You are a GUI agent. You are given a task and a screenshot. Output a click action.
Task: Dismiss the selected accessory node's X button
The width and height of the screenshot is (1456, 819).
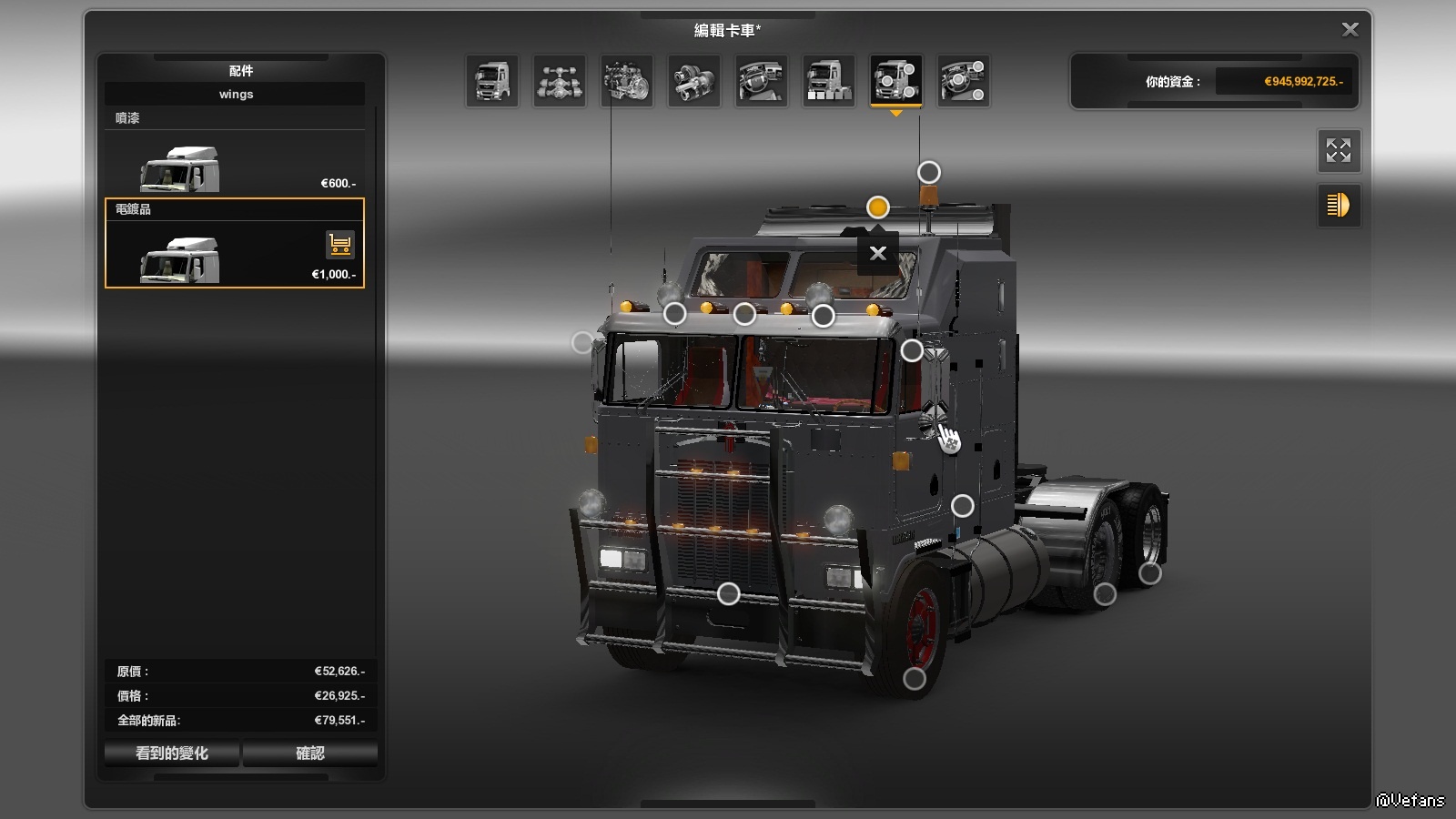[877, 253]
